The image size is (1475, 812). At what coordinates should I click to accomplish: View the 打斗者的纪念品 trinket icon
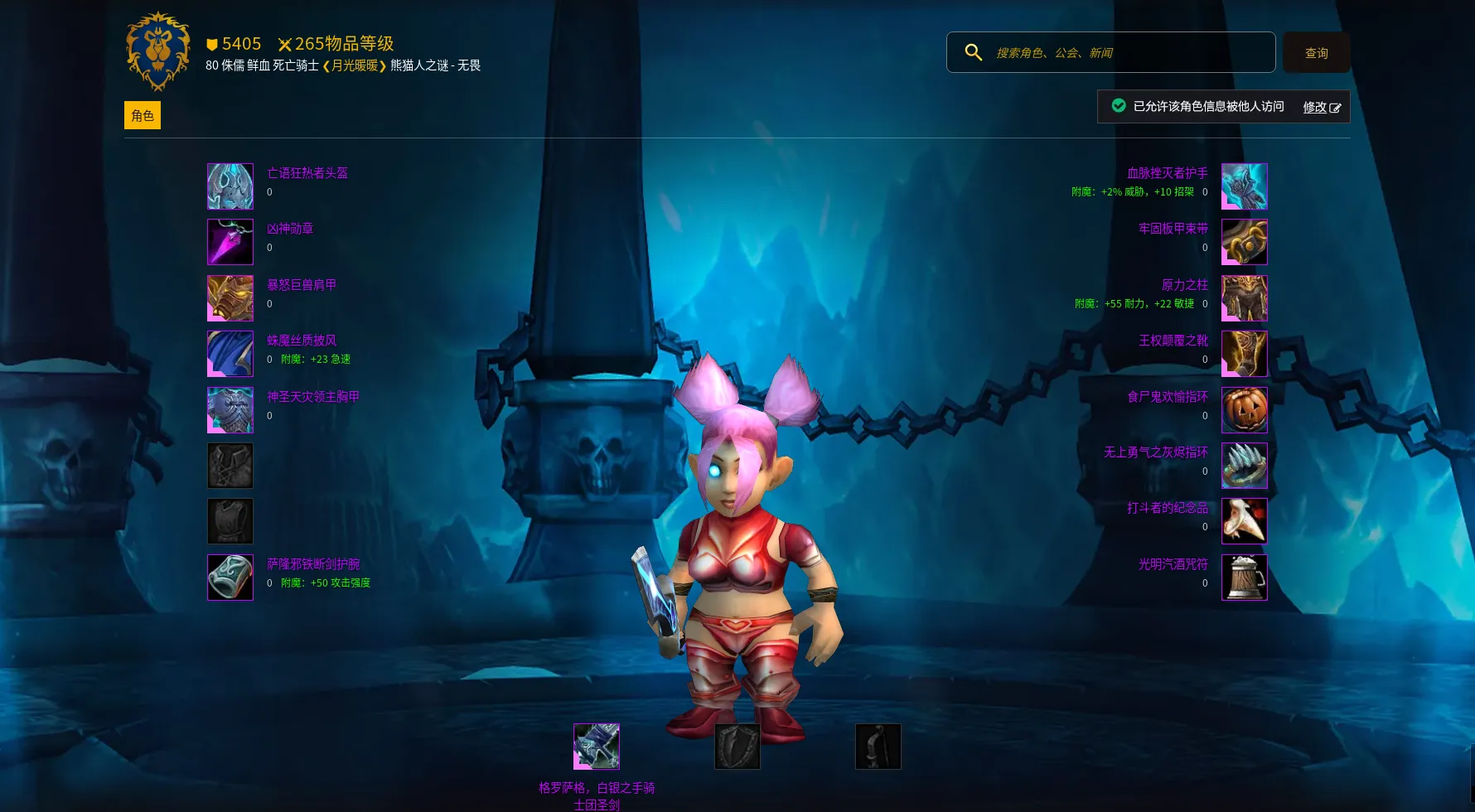click(x=1244, y=521)
